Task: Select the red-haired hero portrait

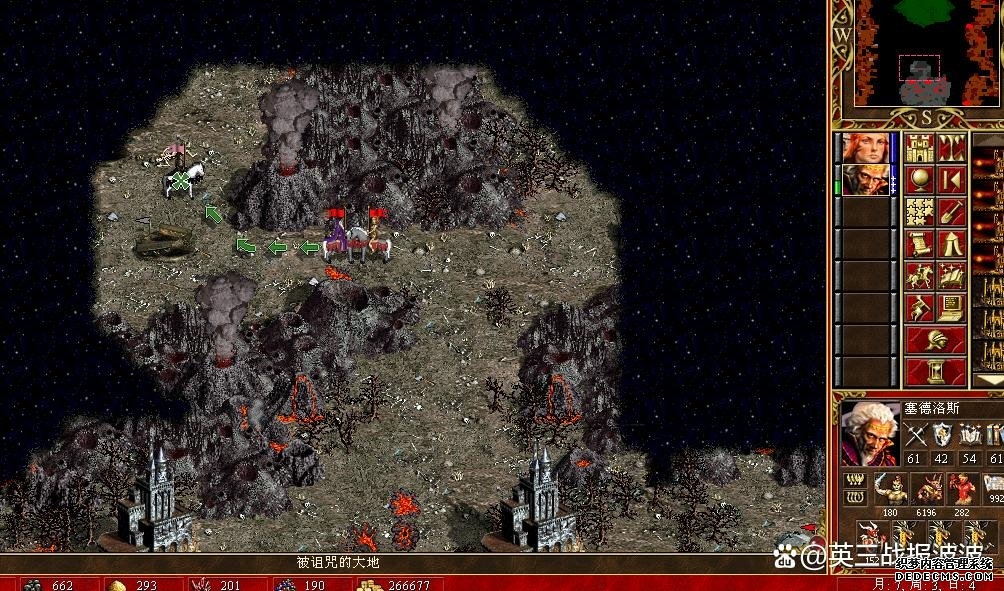Action: [864, 148]
